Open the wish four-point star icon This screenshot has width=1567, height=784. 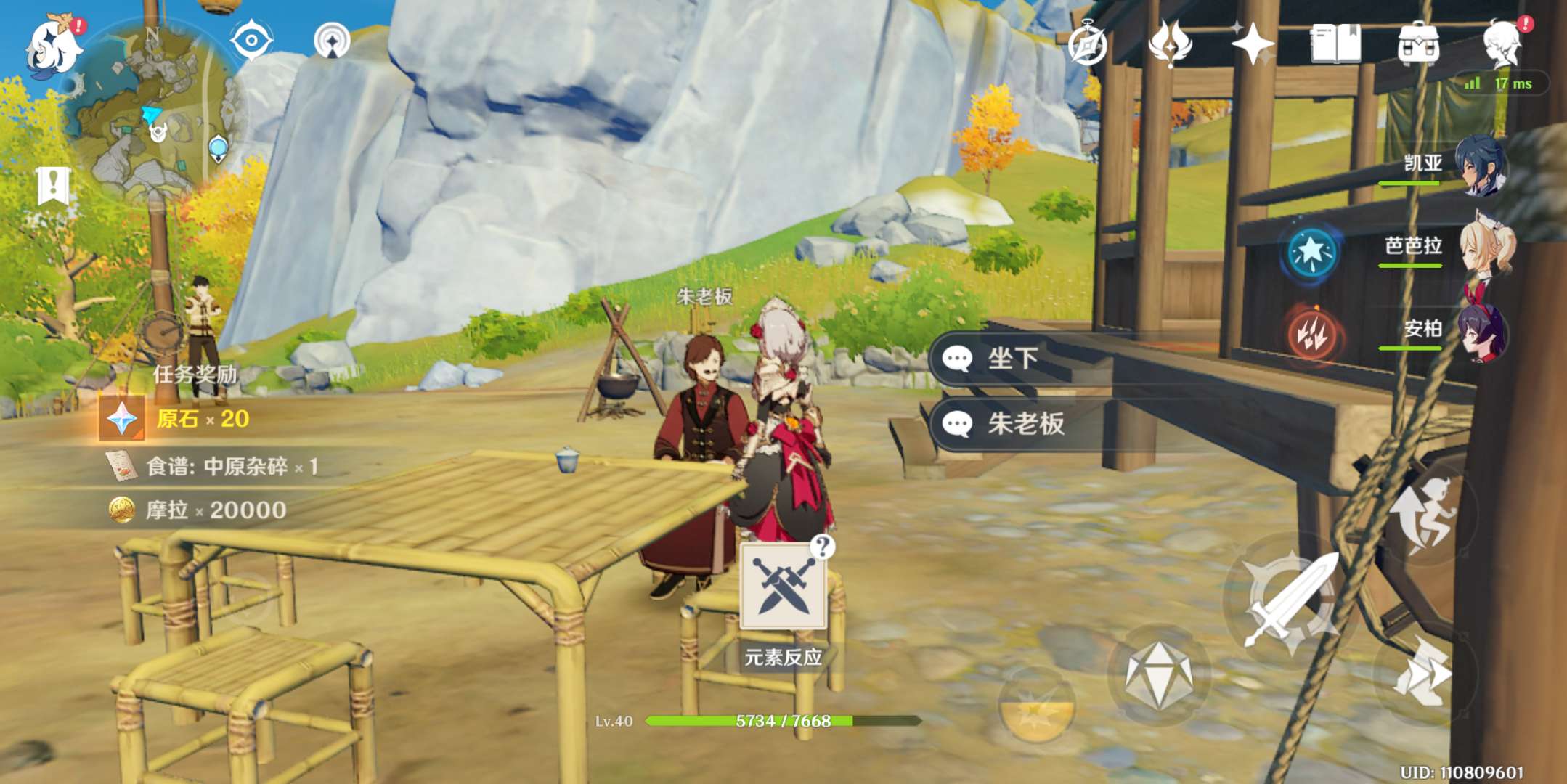tap(1253, 44)
